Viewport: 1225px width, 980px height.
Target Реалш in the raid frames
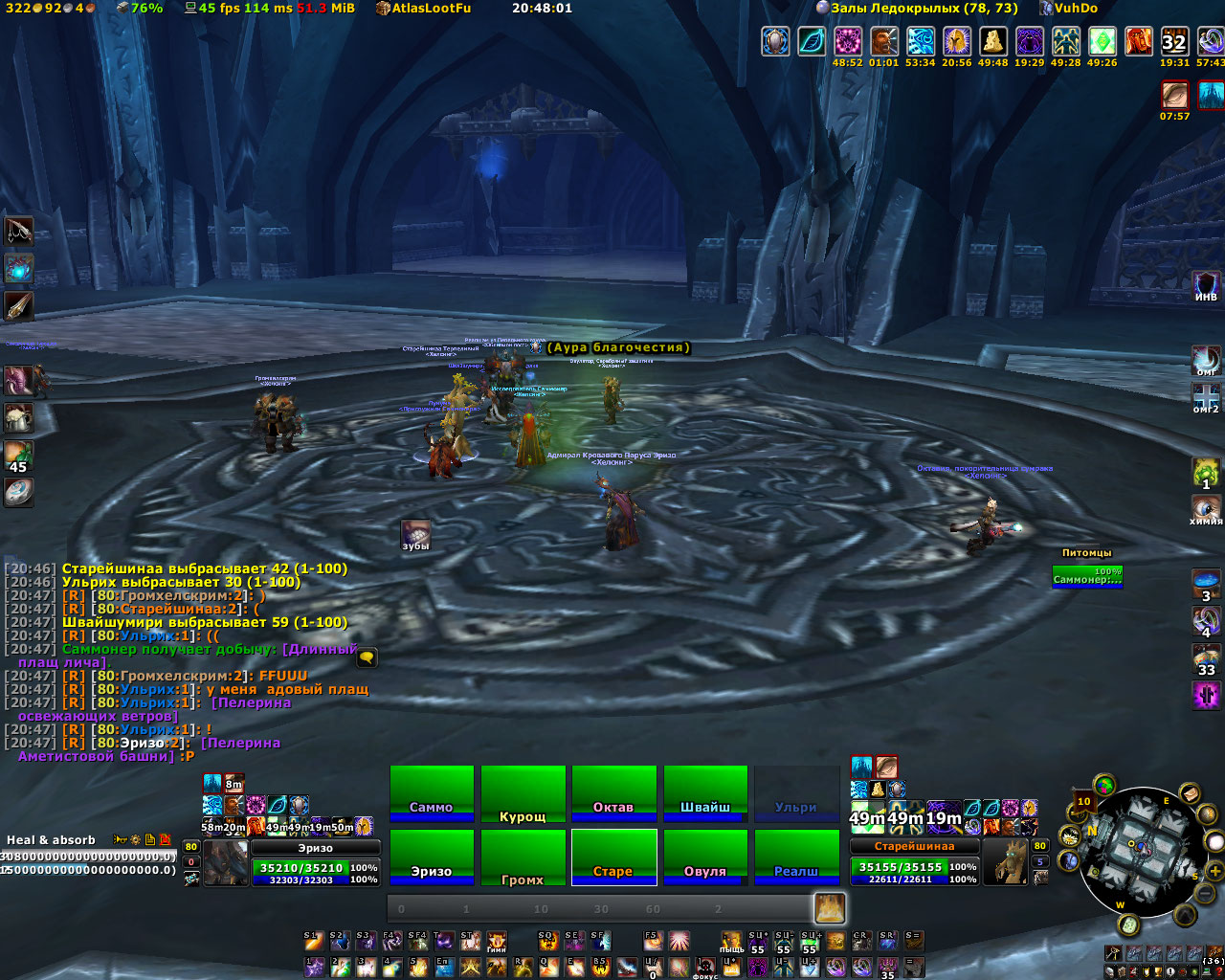(796, 857)
